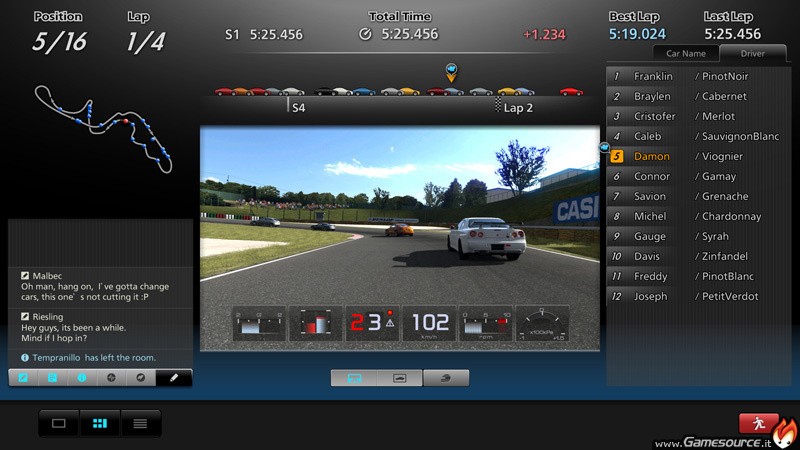Select the single-window layout button
800x450 pixels.
click(59, 423)
